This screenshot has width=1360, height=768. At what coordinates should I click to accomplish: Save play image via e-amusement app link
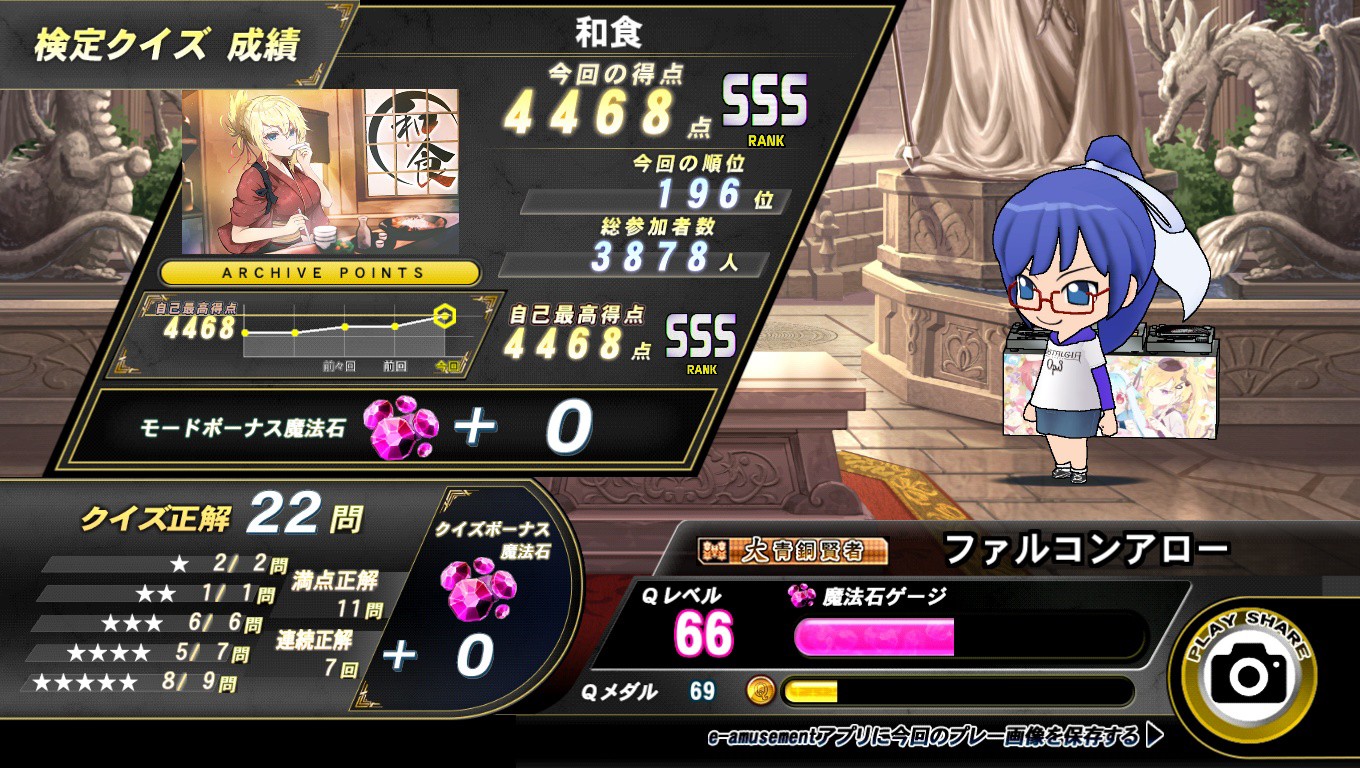click(935, 738)
